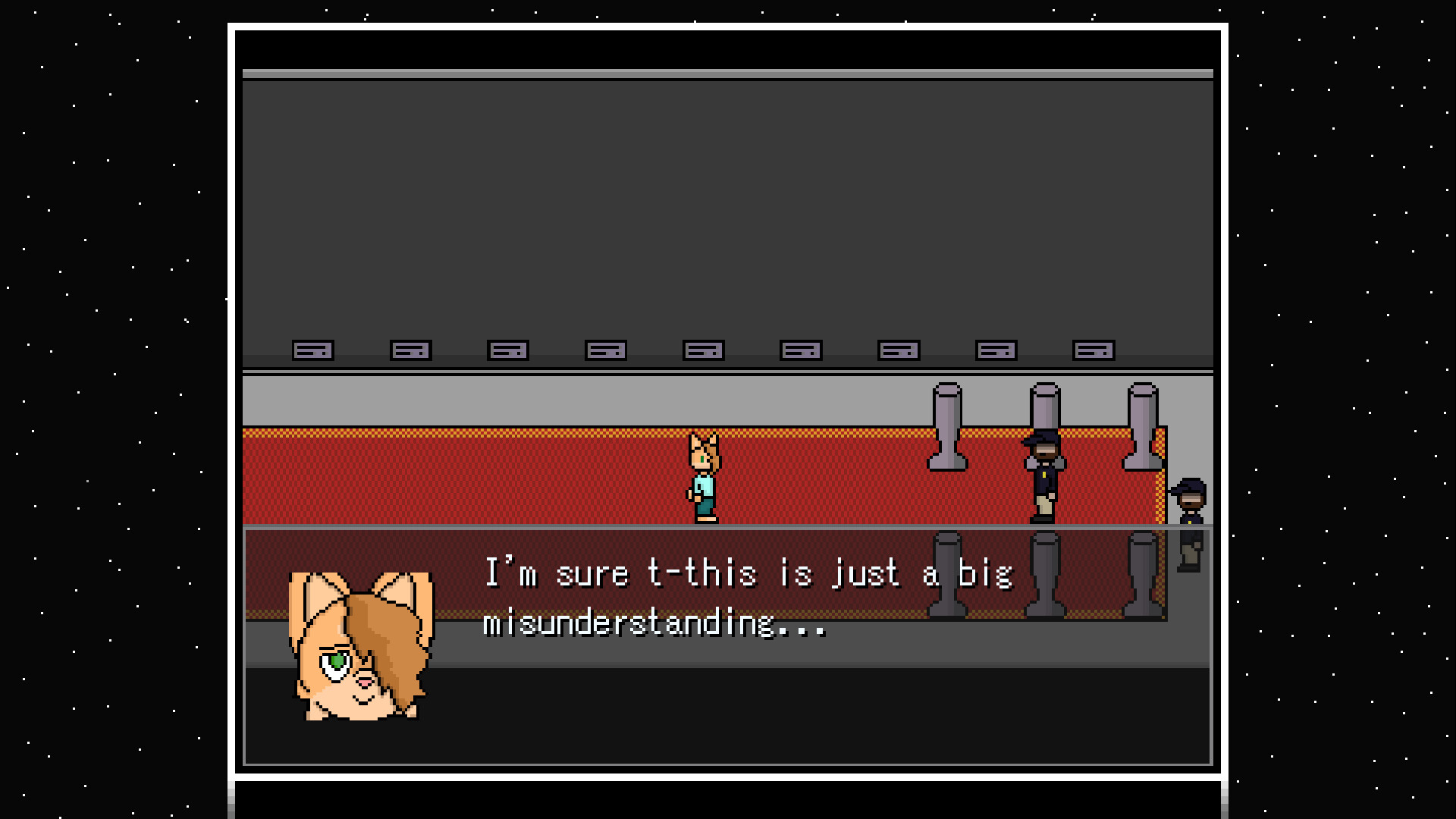Viewport: 1456px width, 819px height.
Task: Click the gray floor strip above the carpet
Action: click(x=531, y=398)
